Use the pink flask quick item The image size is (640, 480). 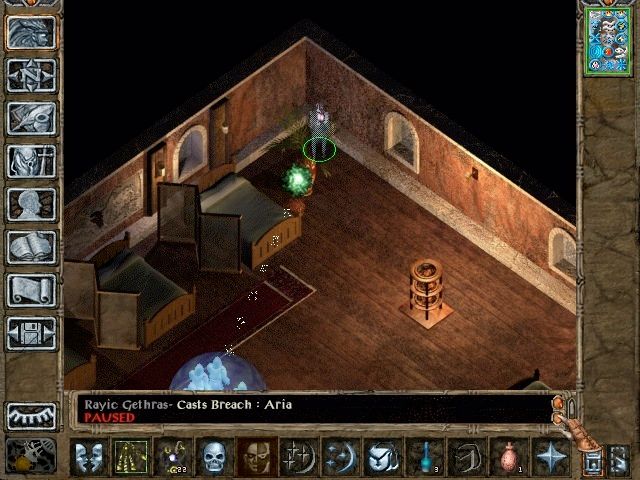point(509,457)
